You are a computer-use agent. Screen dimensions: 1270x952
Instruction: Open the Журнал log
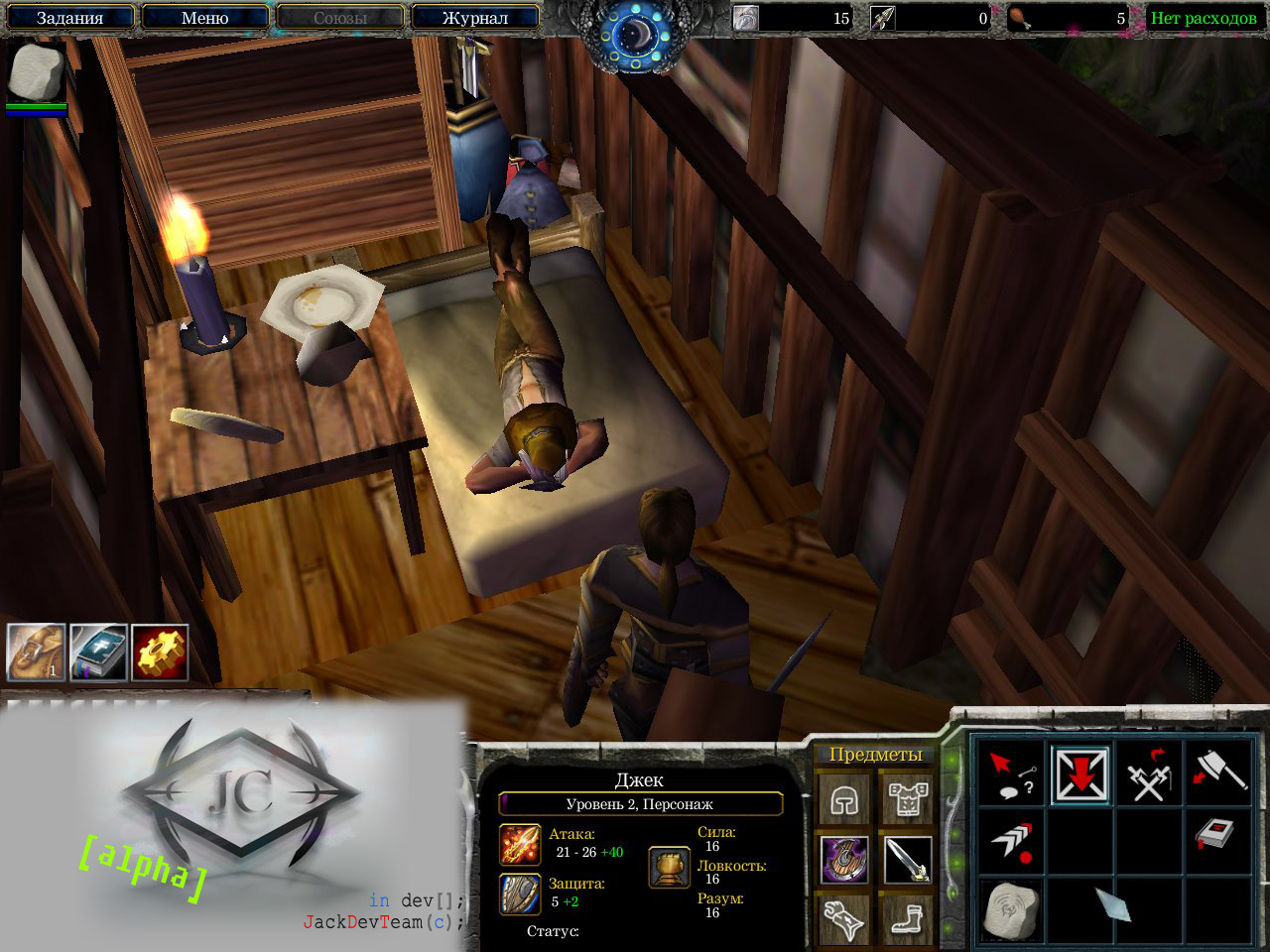coord(474,18)
